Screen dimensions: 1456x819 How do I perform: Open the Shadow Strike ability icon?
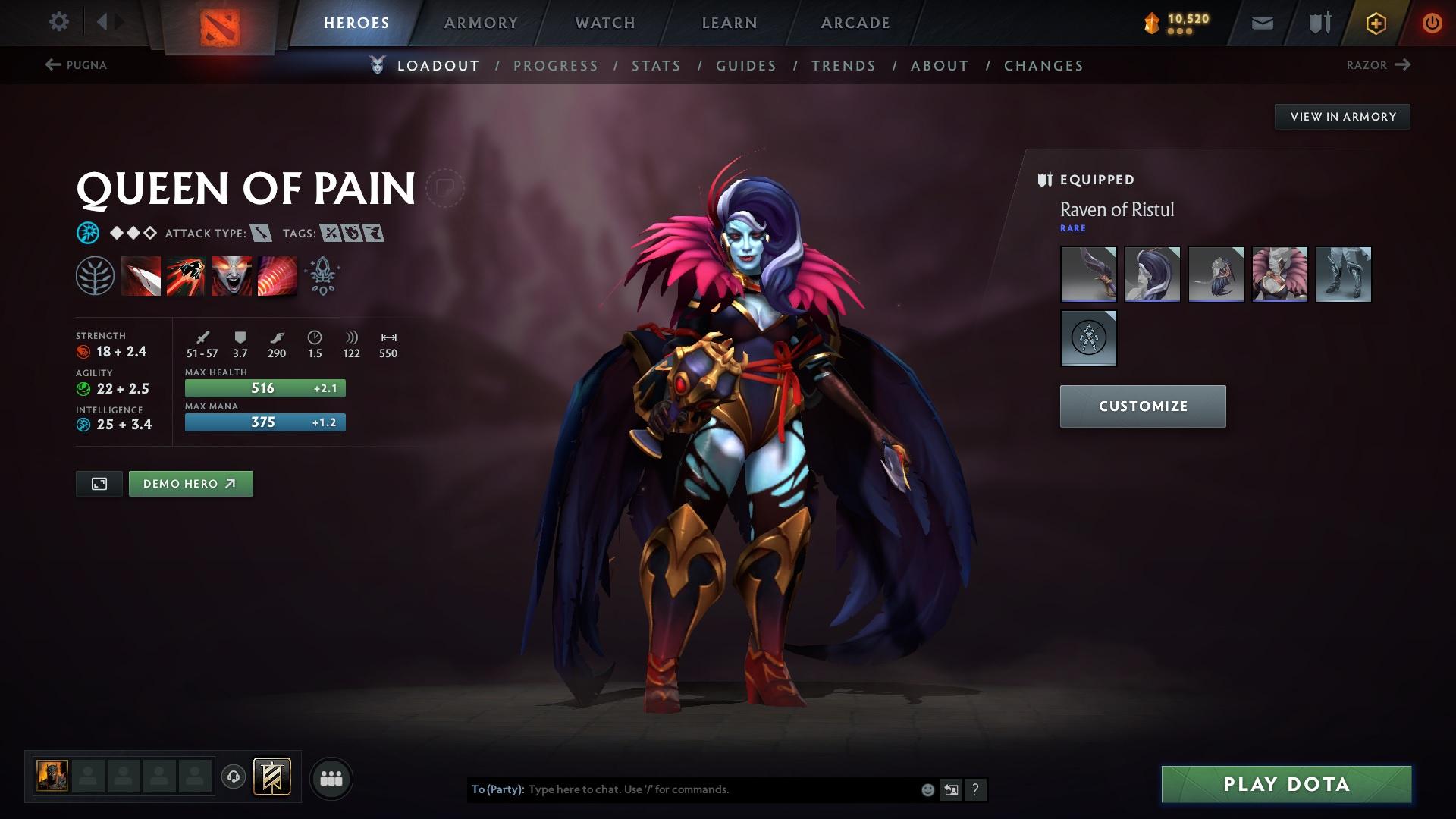pos(140,275)
